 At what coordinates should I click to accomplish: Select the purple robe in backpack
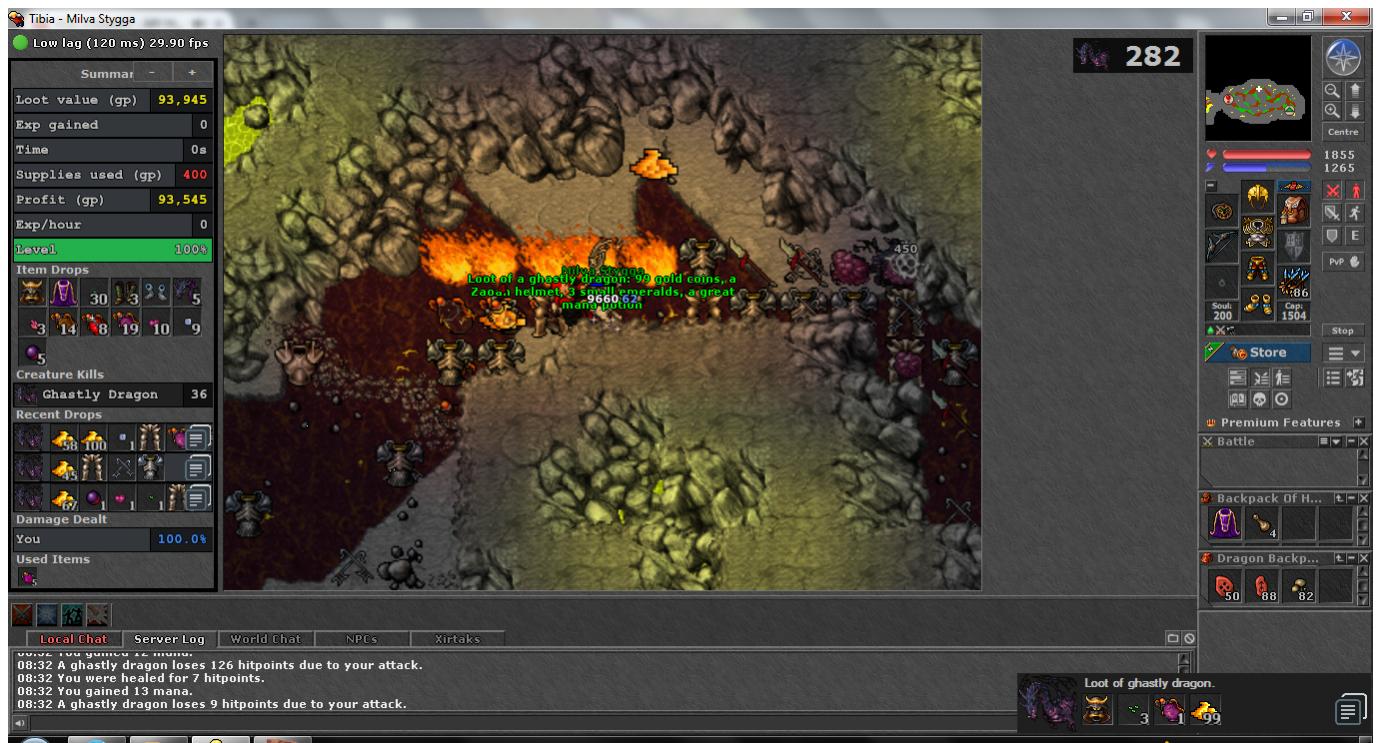point(1223,522)
